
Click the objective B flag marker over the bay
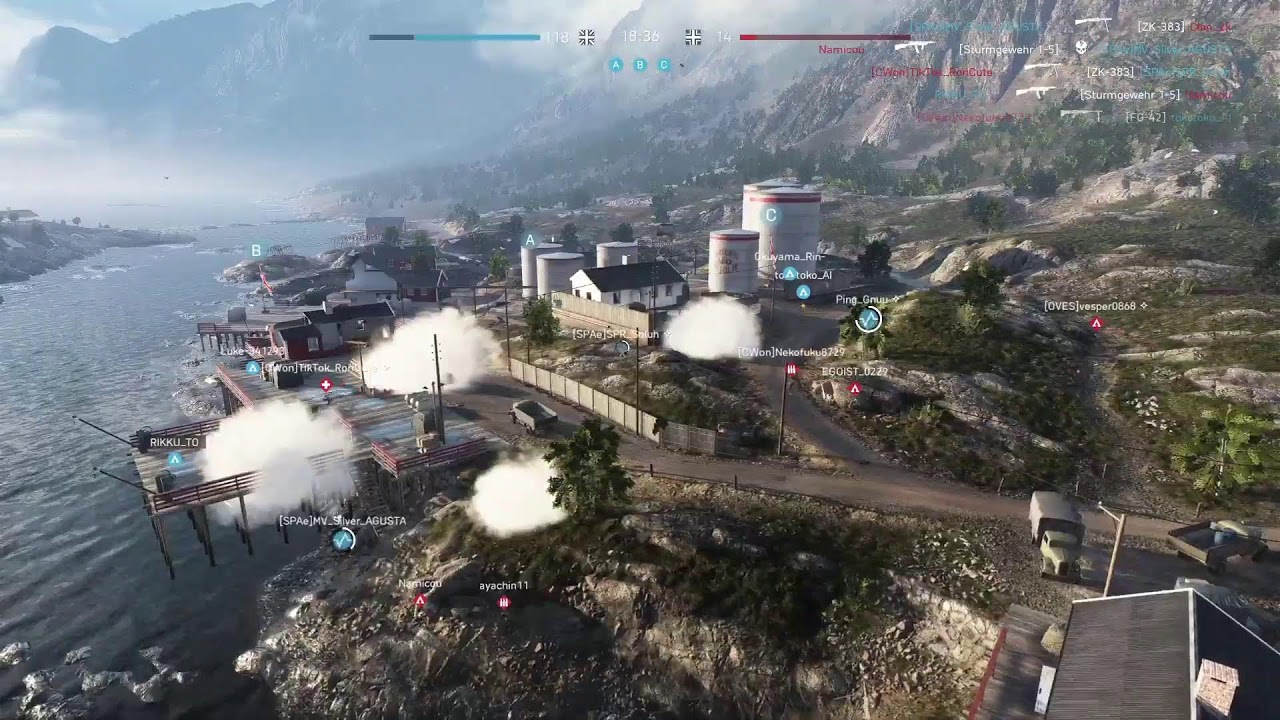pyautogui.click(x=256, y=249)
